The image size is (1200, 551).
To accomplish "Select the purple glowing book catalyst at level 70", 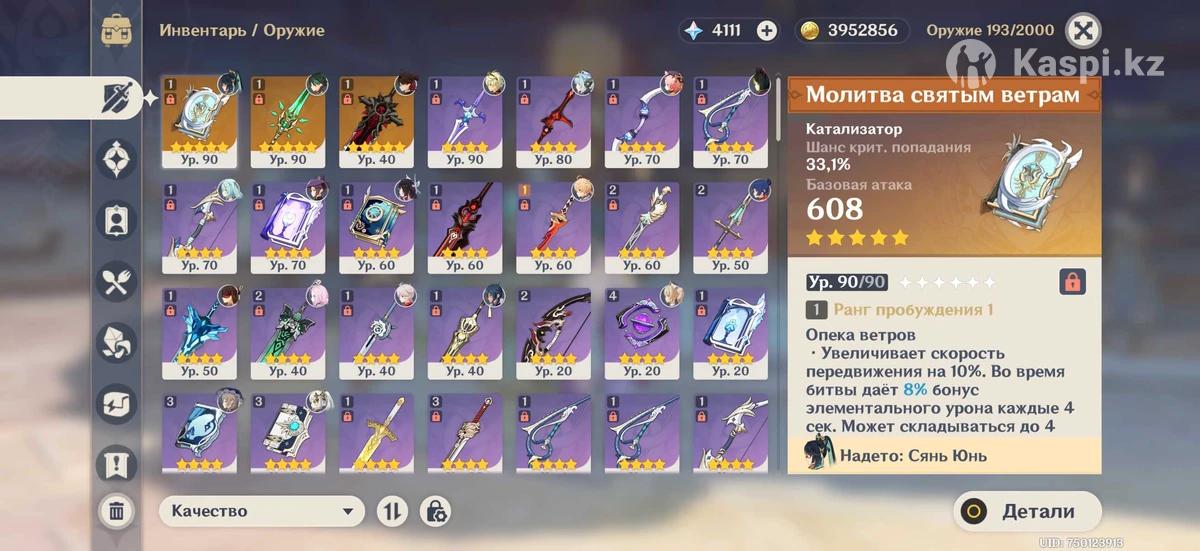I will [x=288, y=227].
